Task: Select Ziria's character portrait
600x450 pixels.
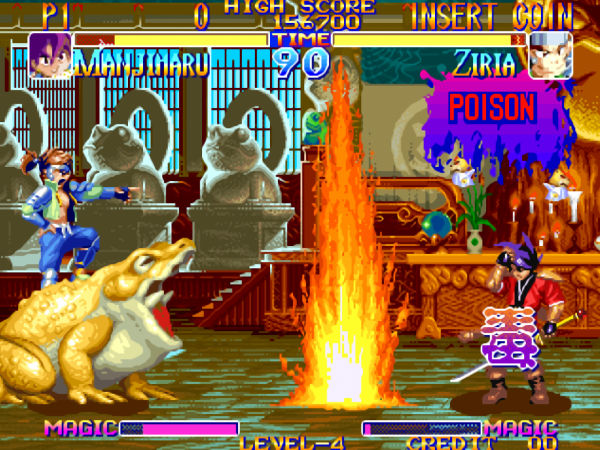Action: pyautogui.click(x=550, y=56)
